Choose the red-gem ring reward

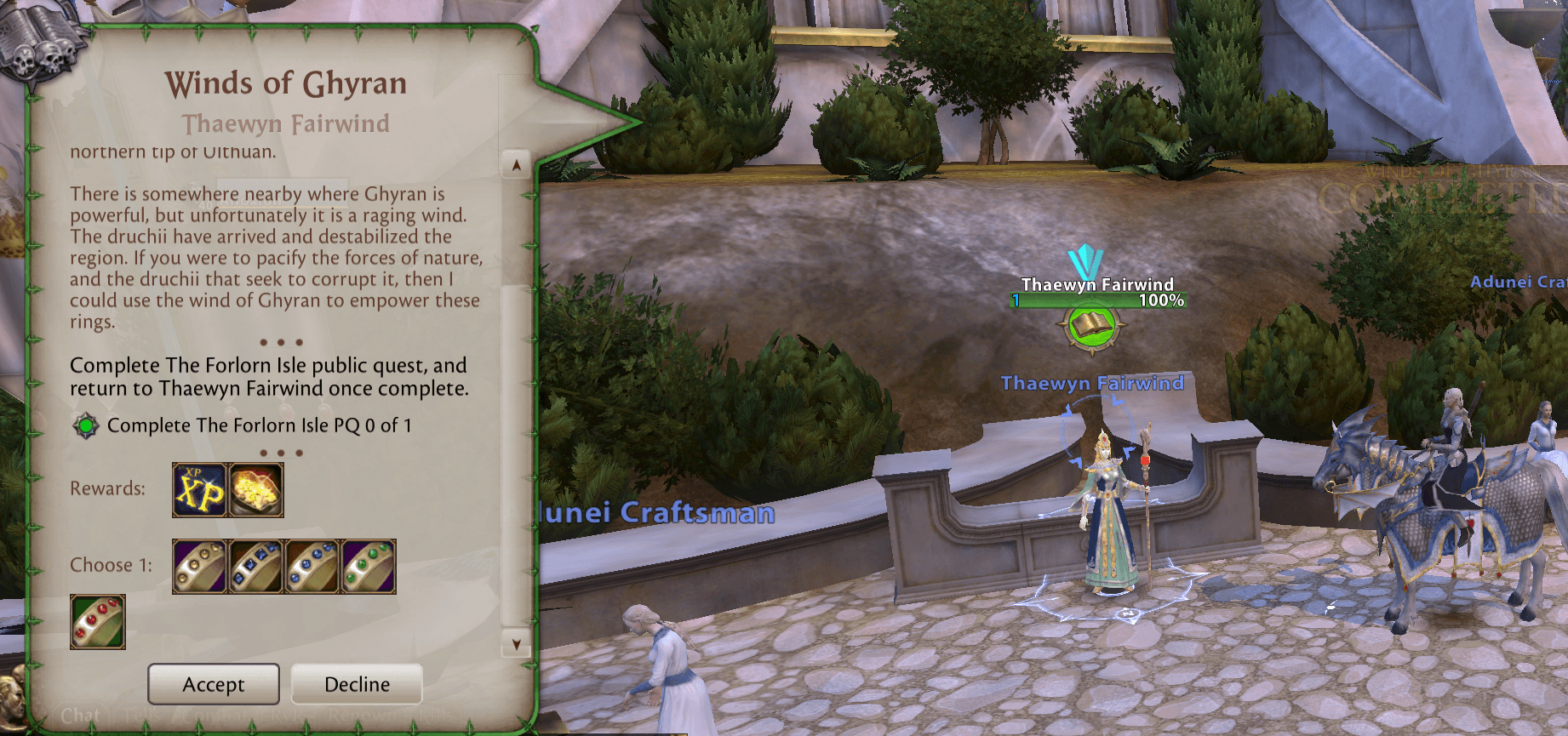(x=98, y=622)
